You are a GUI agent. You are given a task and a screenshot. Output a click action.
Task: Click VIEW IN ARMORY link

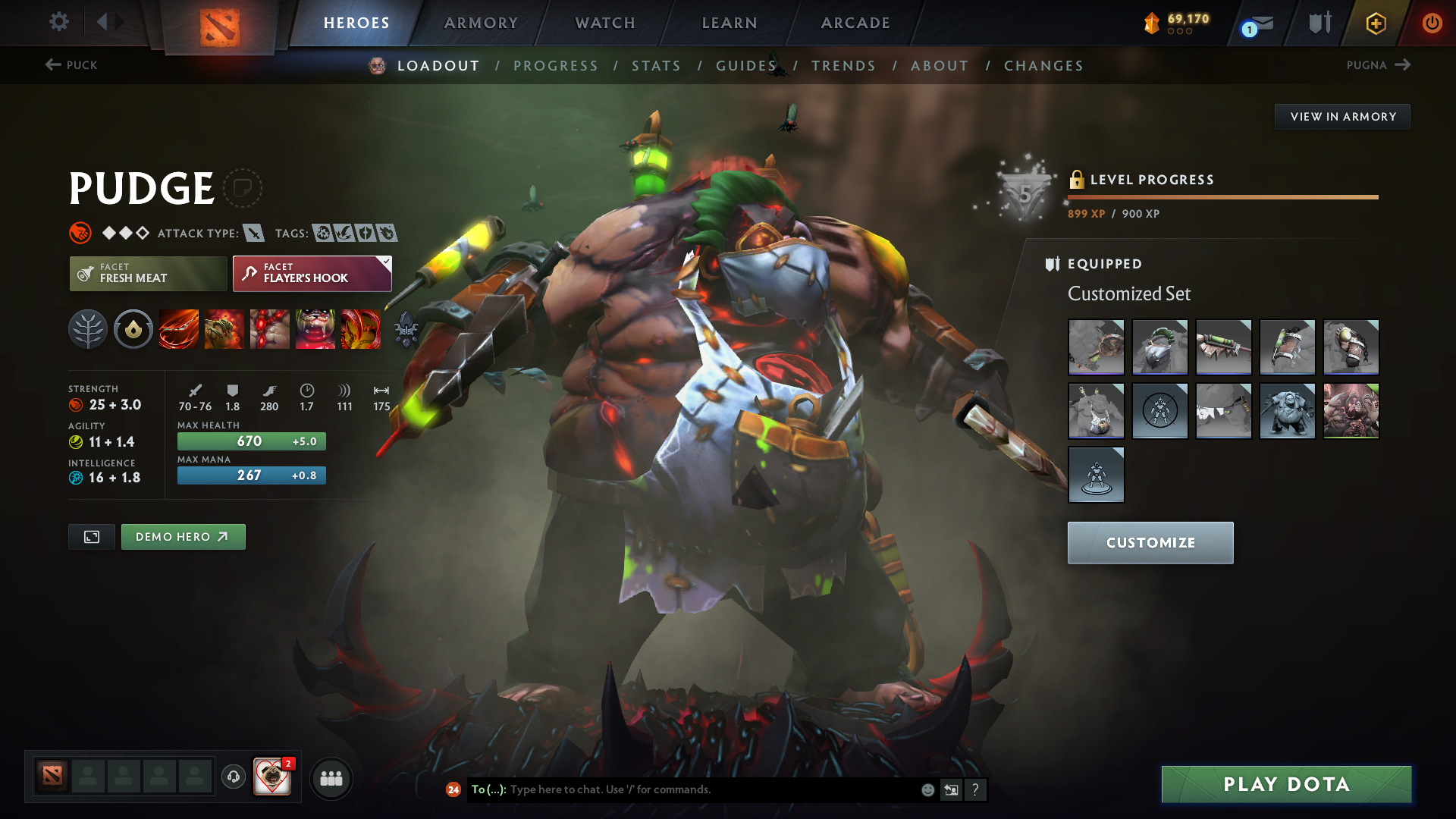tap(1342, 116)
